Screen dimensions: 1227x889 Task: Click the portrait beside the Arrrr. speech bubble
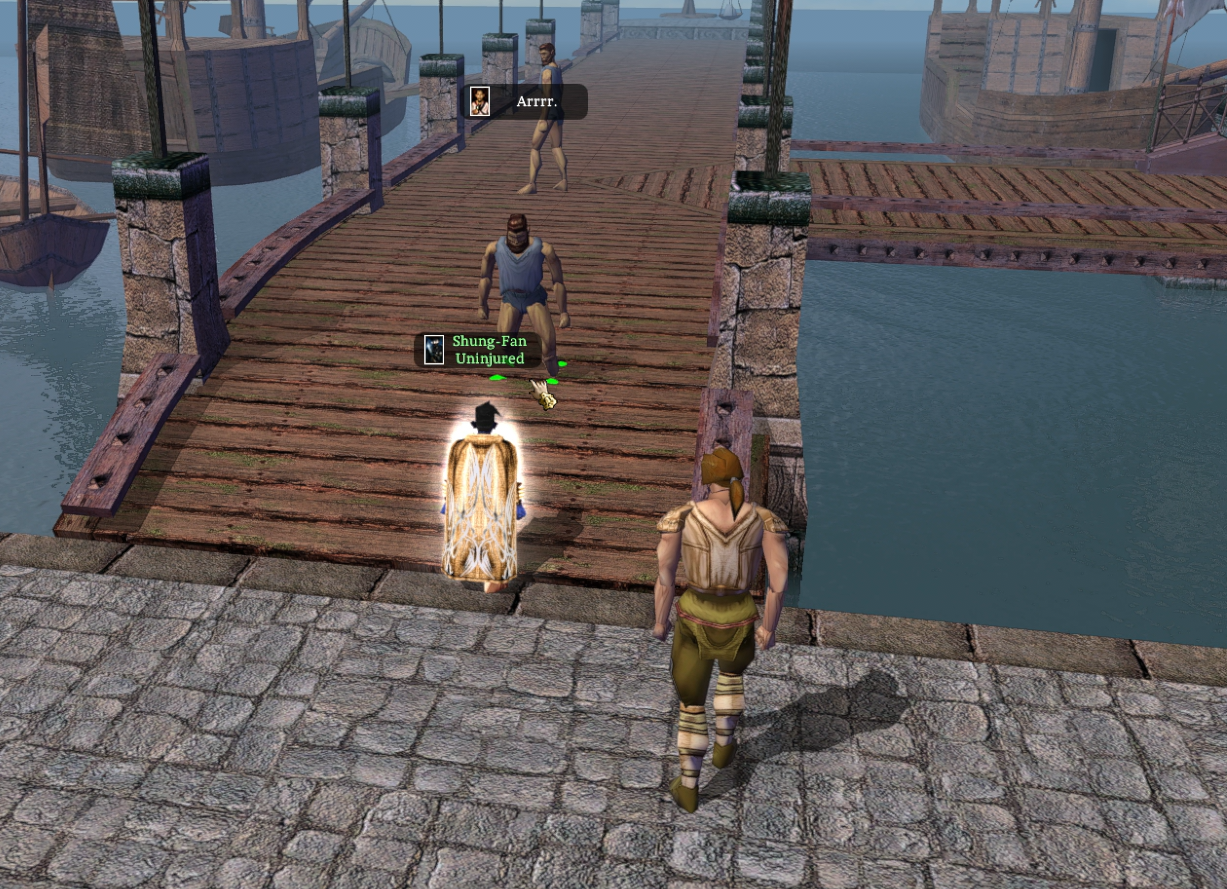480,102
